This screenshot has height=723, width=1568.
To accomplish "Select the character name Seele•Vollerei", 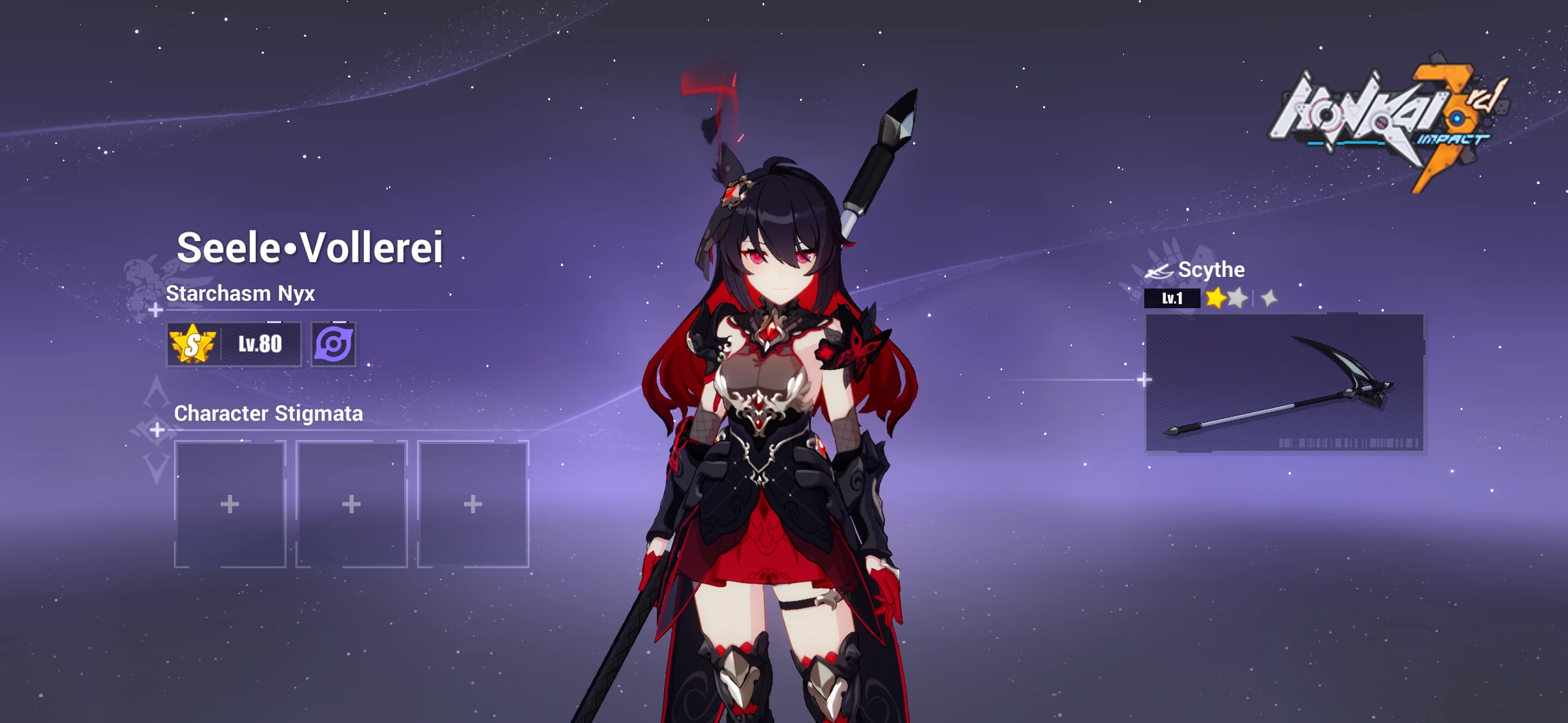I will tap(311, 246).
